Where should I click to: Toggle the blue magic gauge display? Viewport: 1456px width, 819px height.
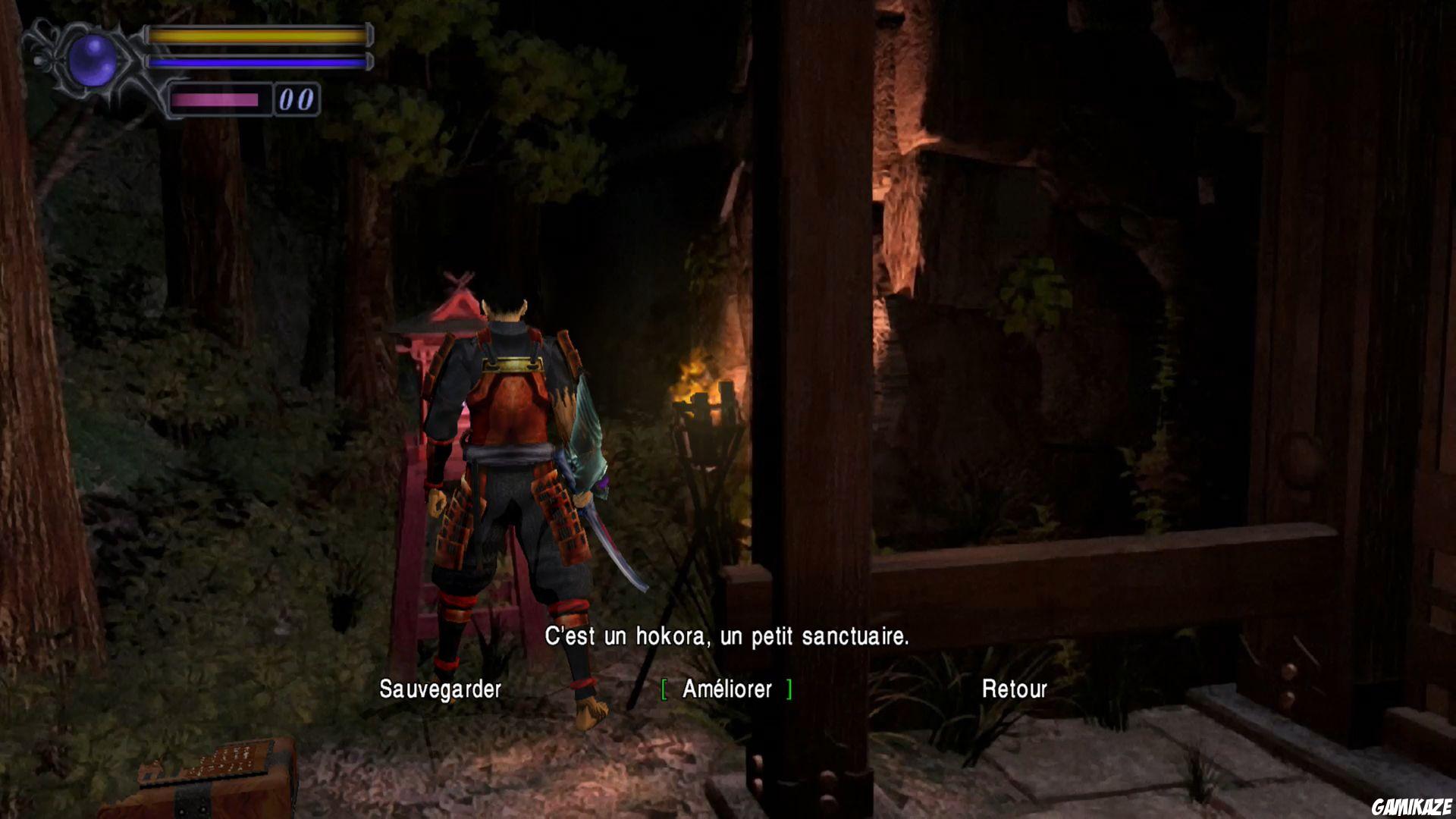pos(258,61)
